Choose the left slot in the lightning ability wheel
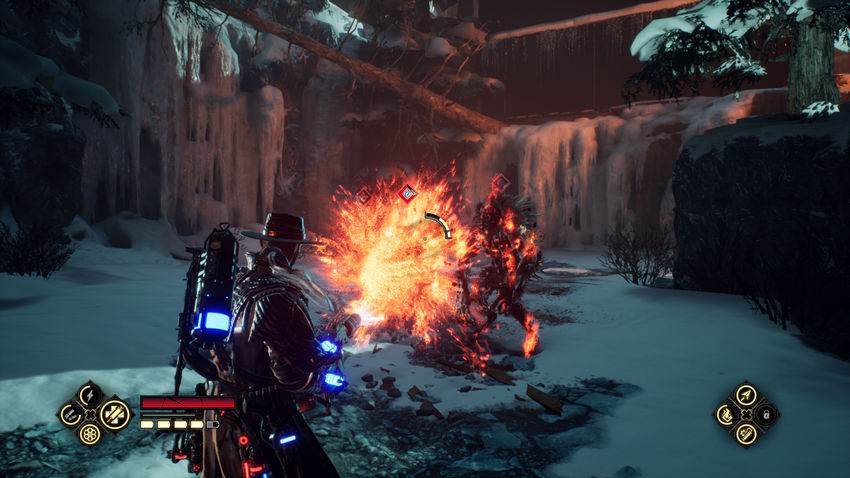 point(69,413)
